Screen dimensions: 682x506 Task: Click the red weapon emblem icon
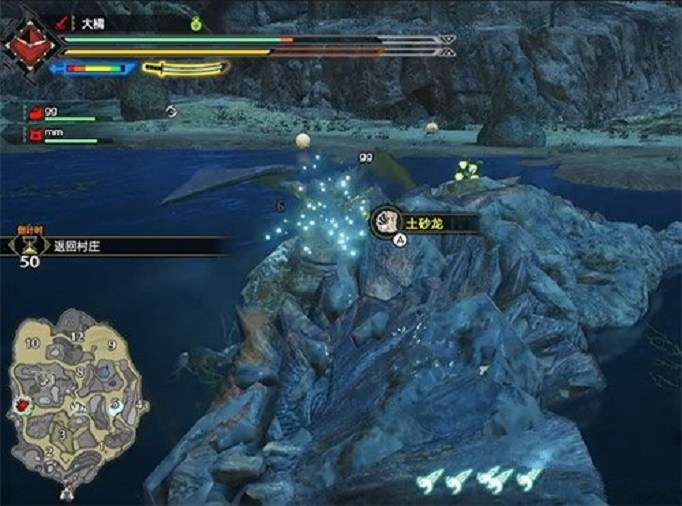tap(26, 45)
